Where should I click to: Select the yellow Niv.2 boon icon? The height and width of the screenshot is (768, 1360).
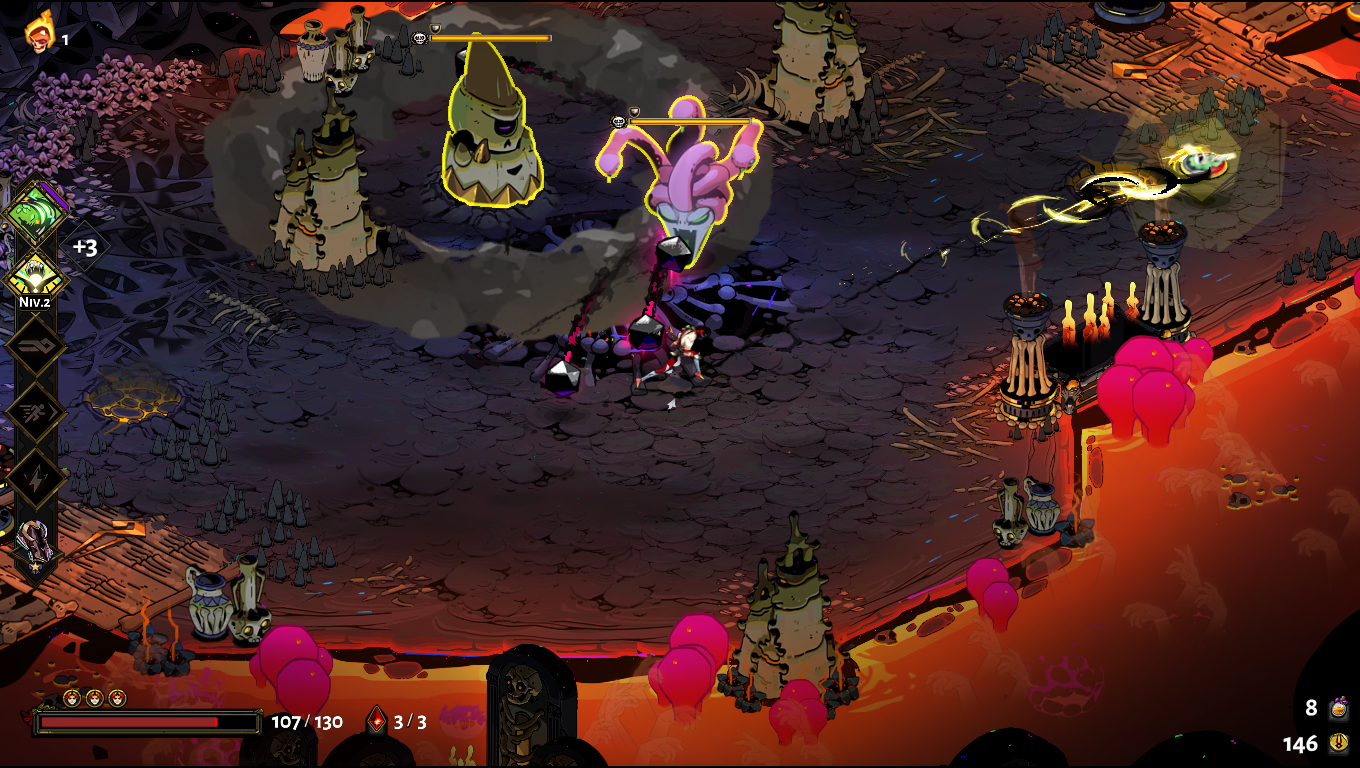pos(34,273)
